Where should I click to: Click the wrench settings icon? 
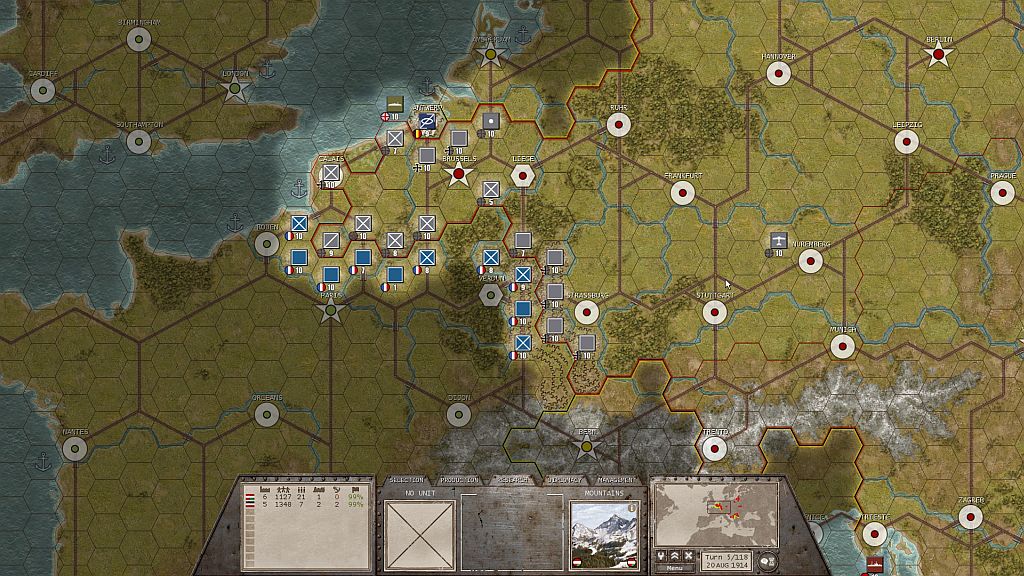(661, 555)
